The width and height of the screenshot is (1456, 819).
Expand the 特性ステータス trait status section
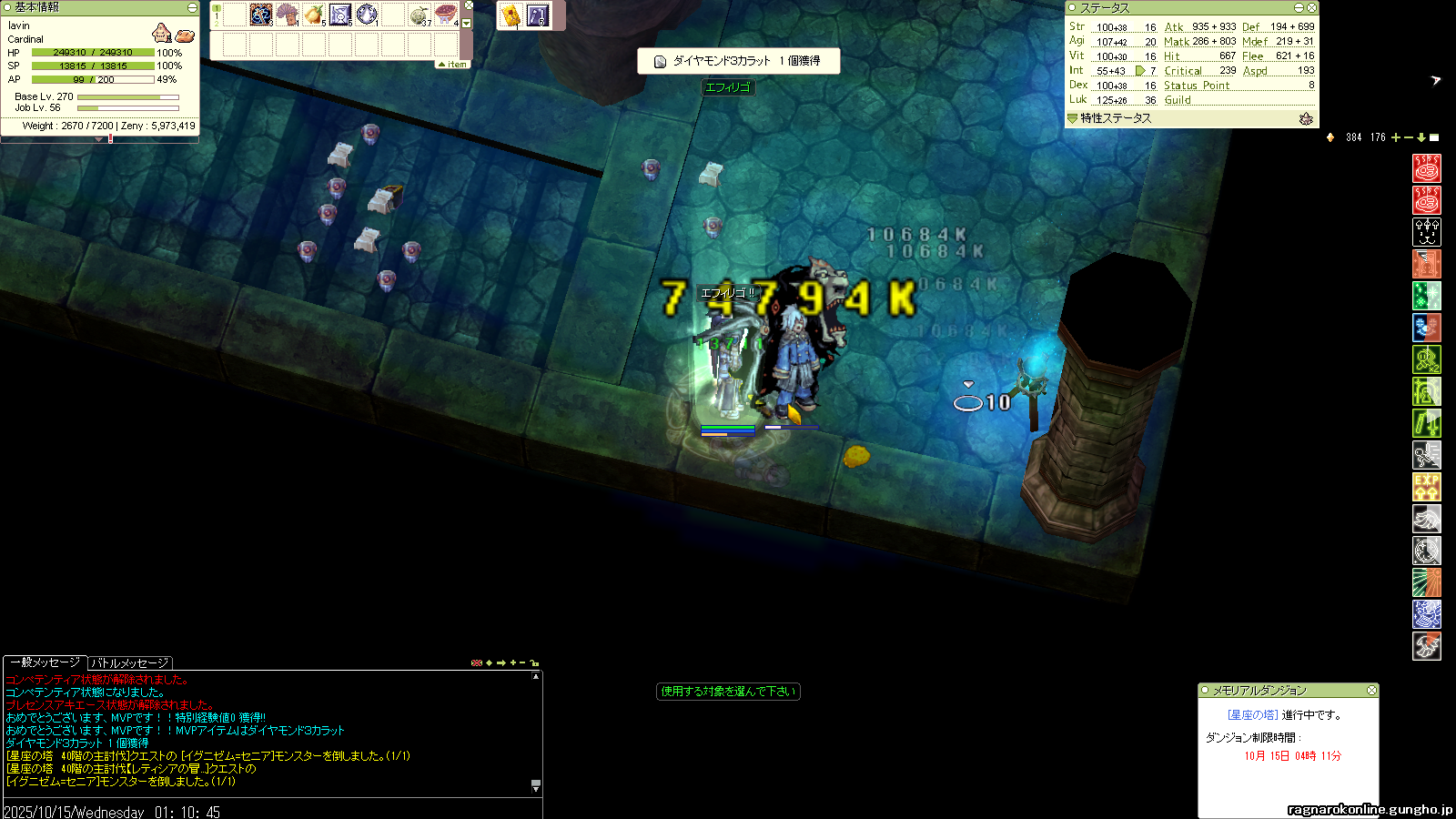coord(1072,118)
